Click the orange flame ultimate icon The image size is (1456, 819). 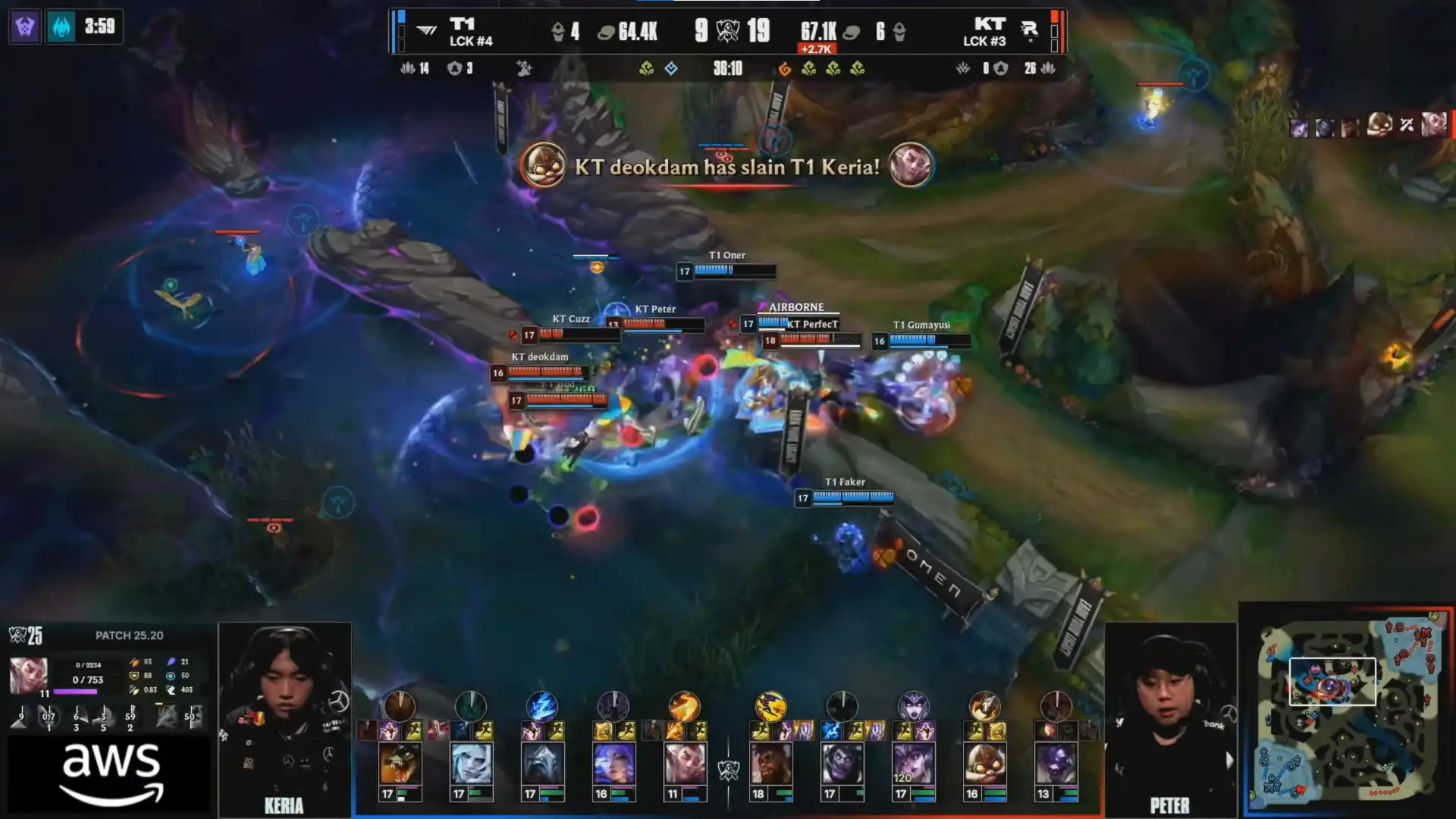click(684, 706)
